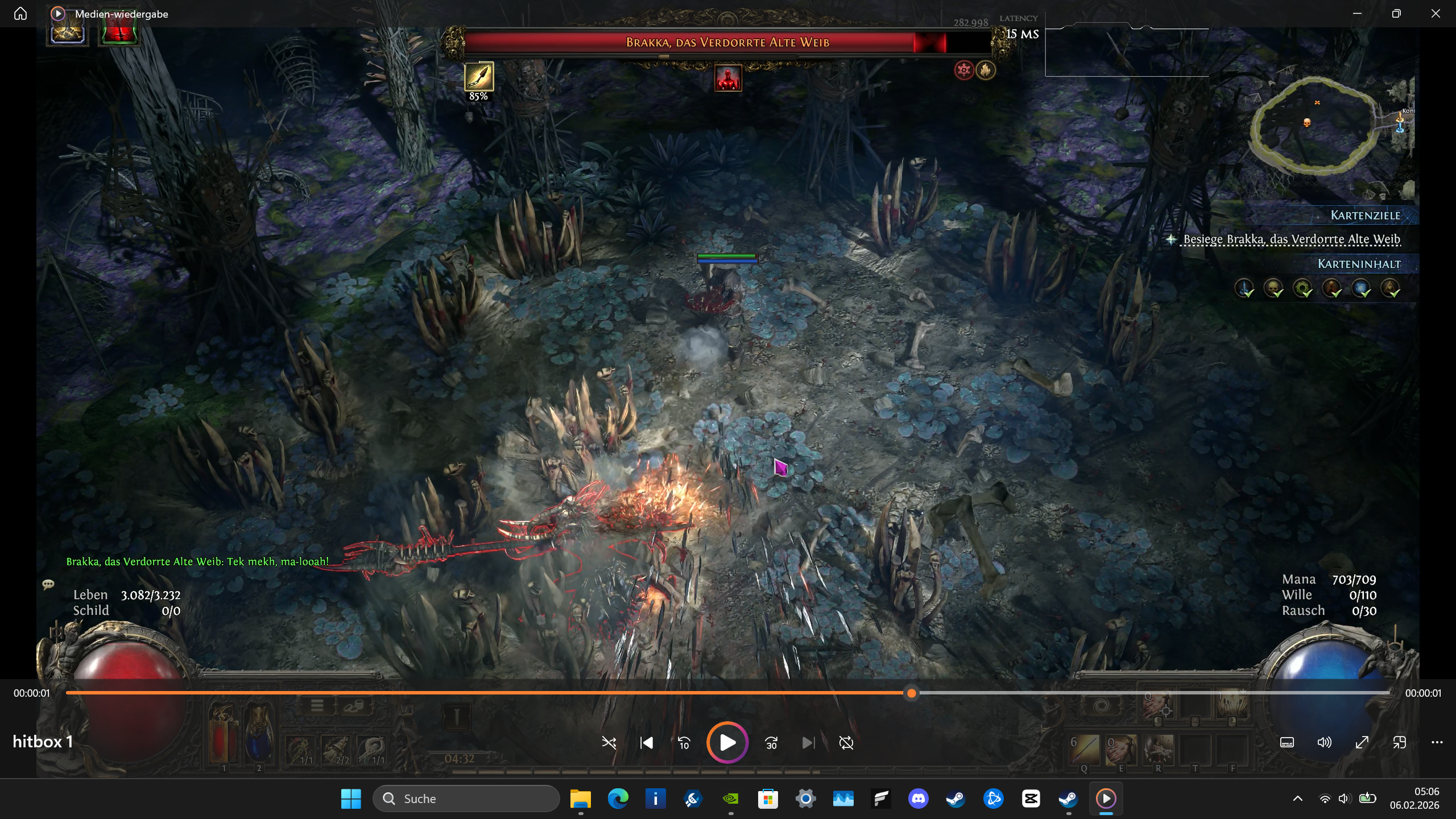1456x819 pixels.
Task: Open the coin stack shop button
Action: [353, 706]
